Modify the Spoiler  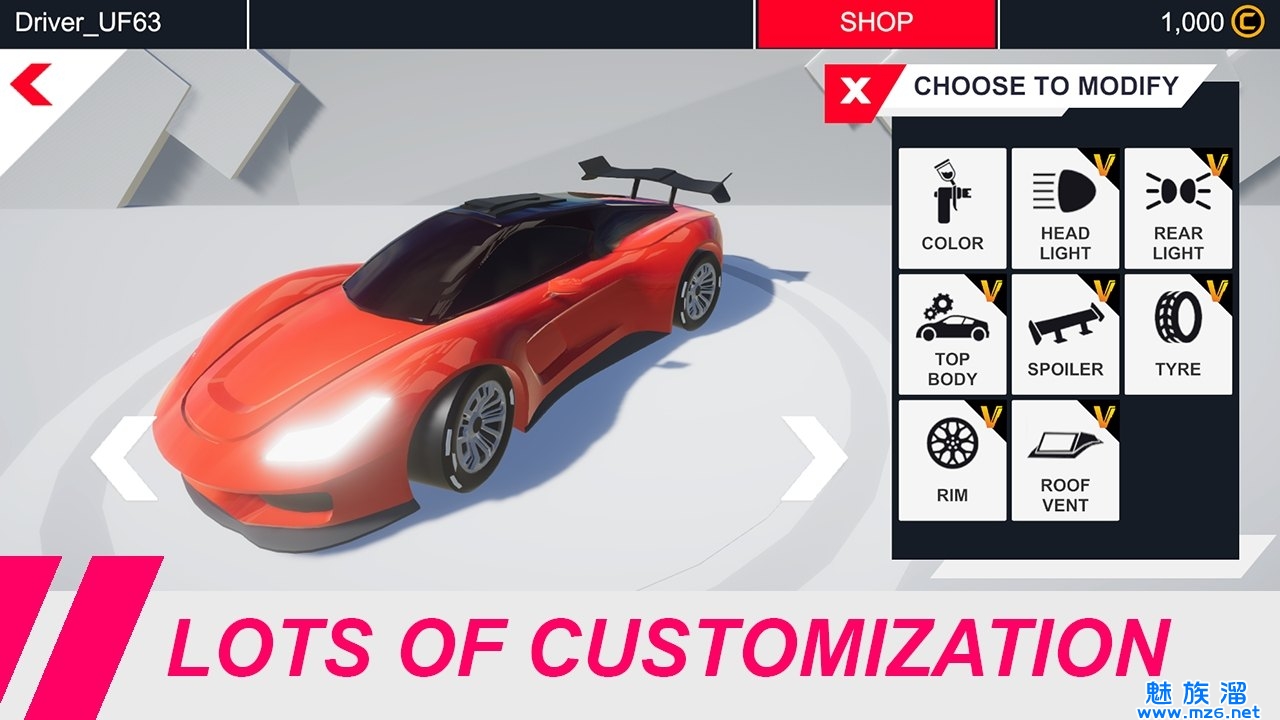click(1065, 334)
